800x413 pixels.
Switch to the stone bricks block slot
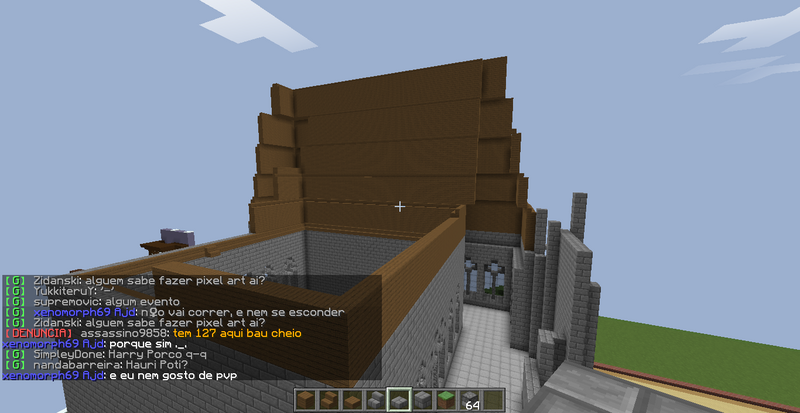pos(422,401)
